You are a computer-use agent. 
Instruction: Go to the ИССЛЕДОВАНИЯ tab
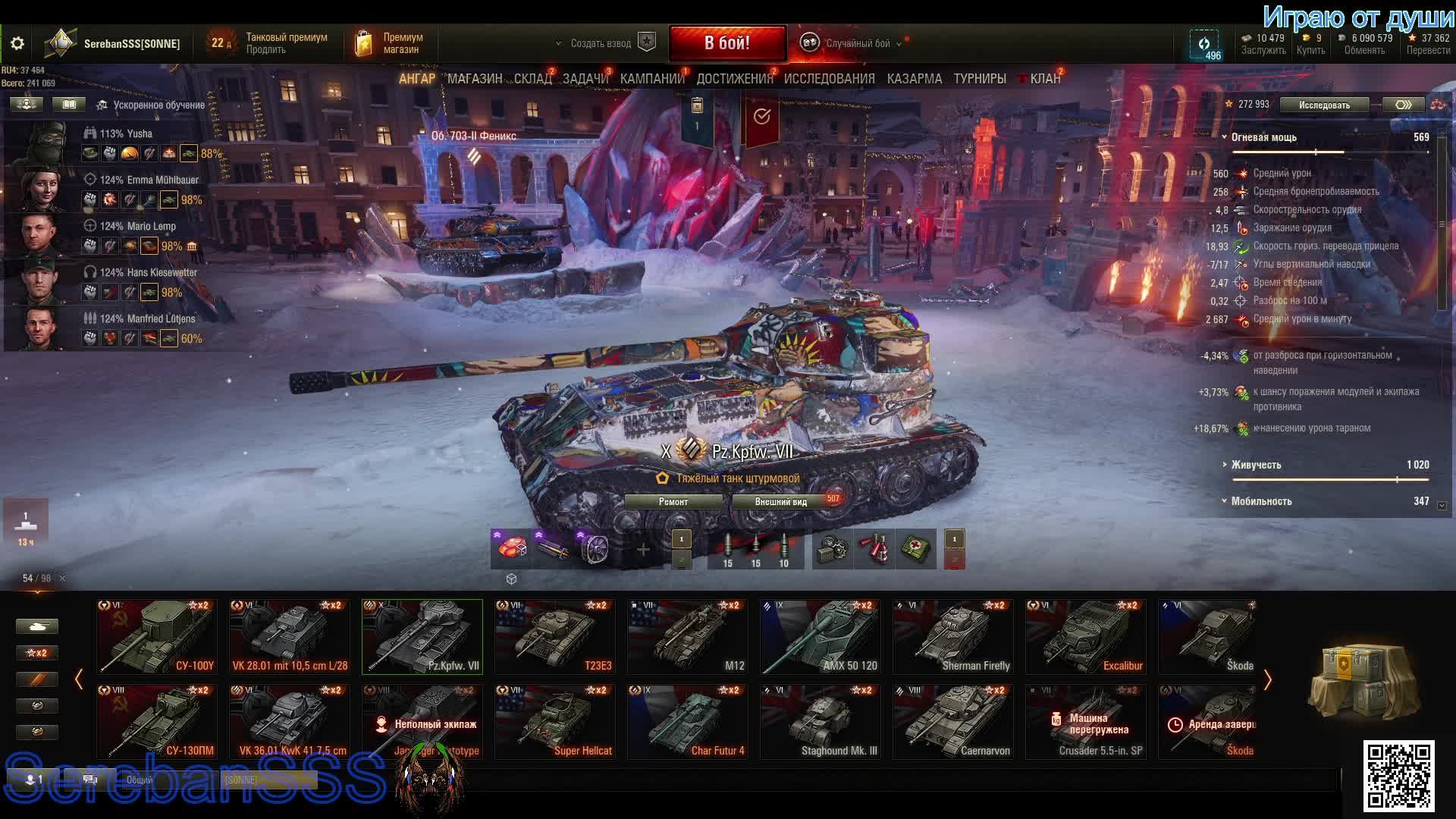coord(829,79)
